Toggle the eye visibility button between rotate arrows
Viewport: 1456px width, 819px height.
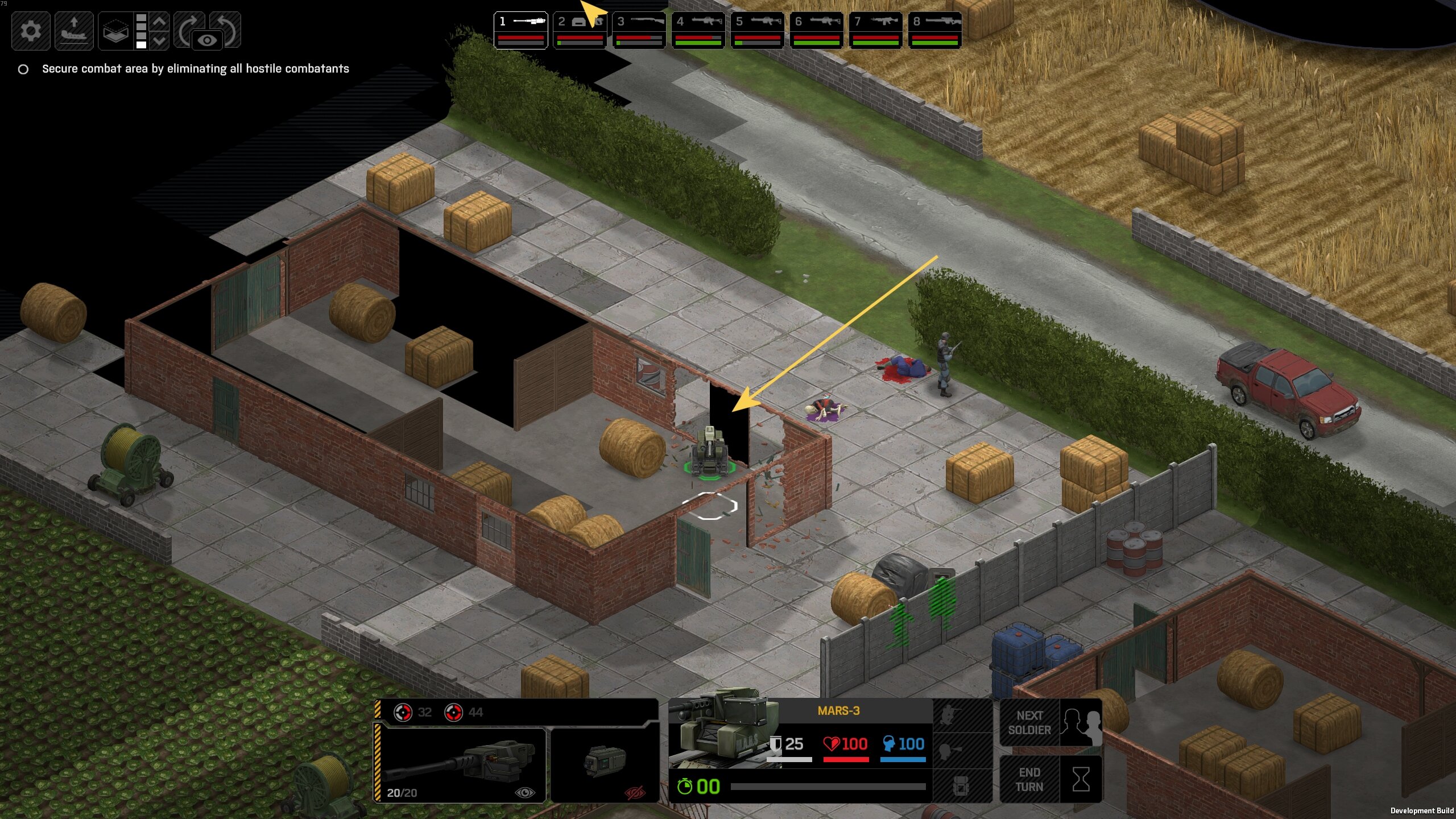coord(208,40)
